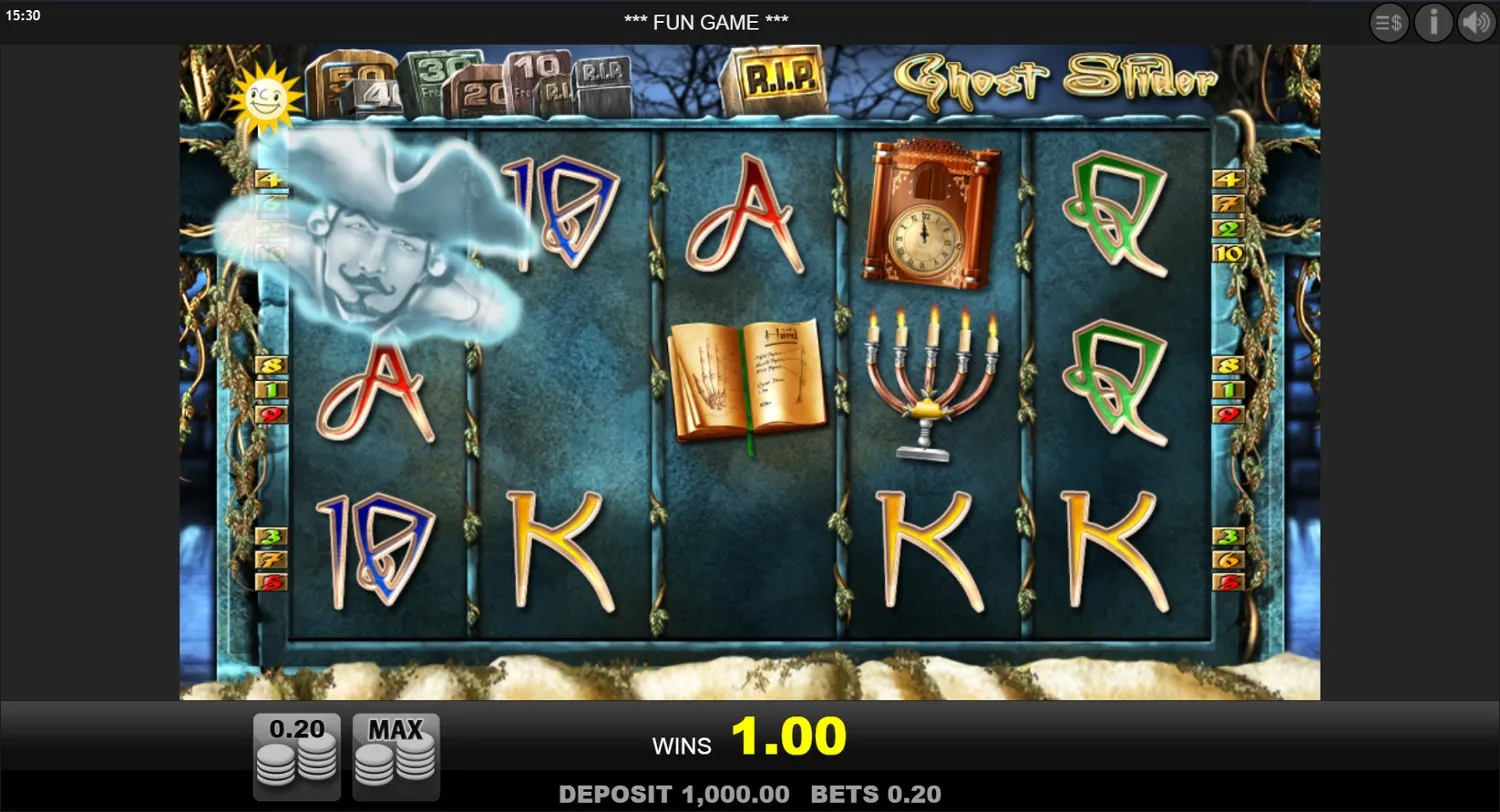Click the WINS 1.00 display
1500x812 pixels.
(x=750, y=738)
